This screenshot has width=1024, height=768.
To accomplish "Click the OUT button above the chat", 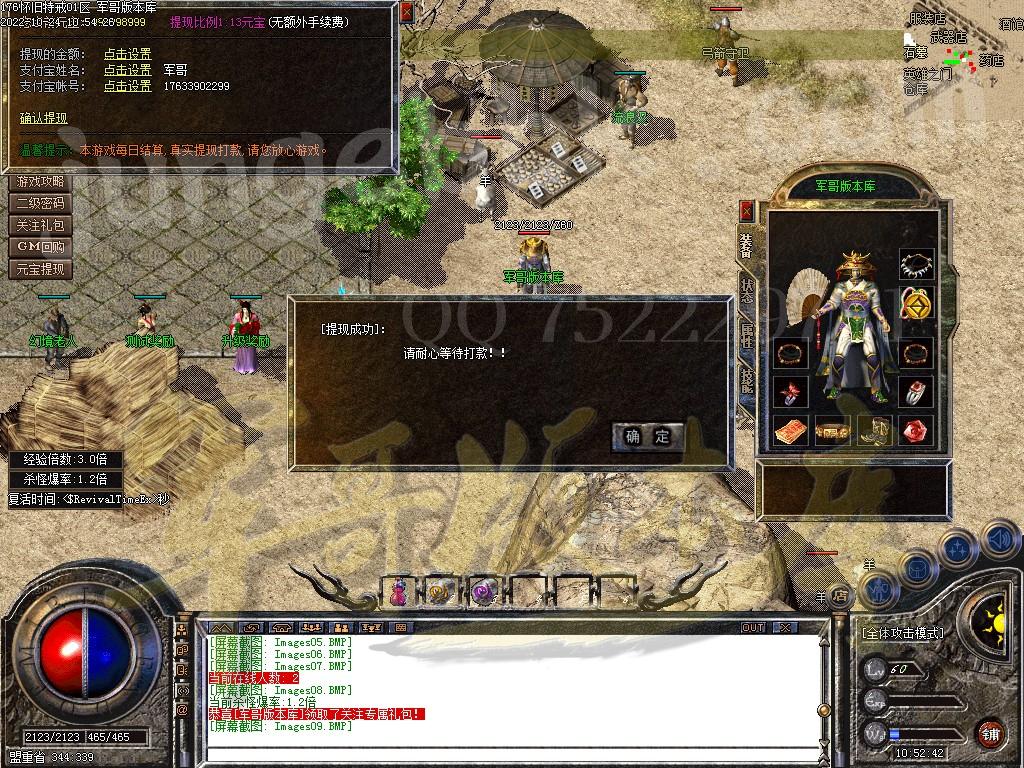I will pyautogui.click(x=753, y=627).
